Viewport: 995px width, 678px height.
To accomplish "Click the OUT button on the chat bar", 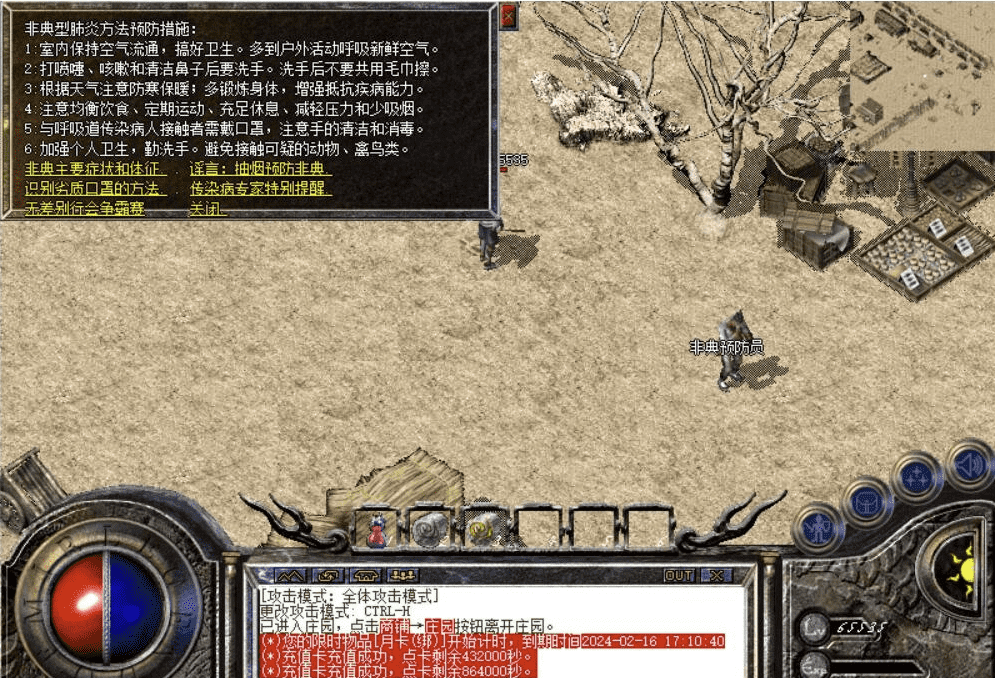I will coord(679,576).
